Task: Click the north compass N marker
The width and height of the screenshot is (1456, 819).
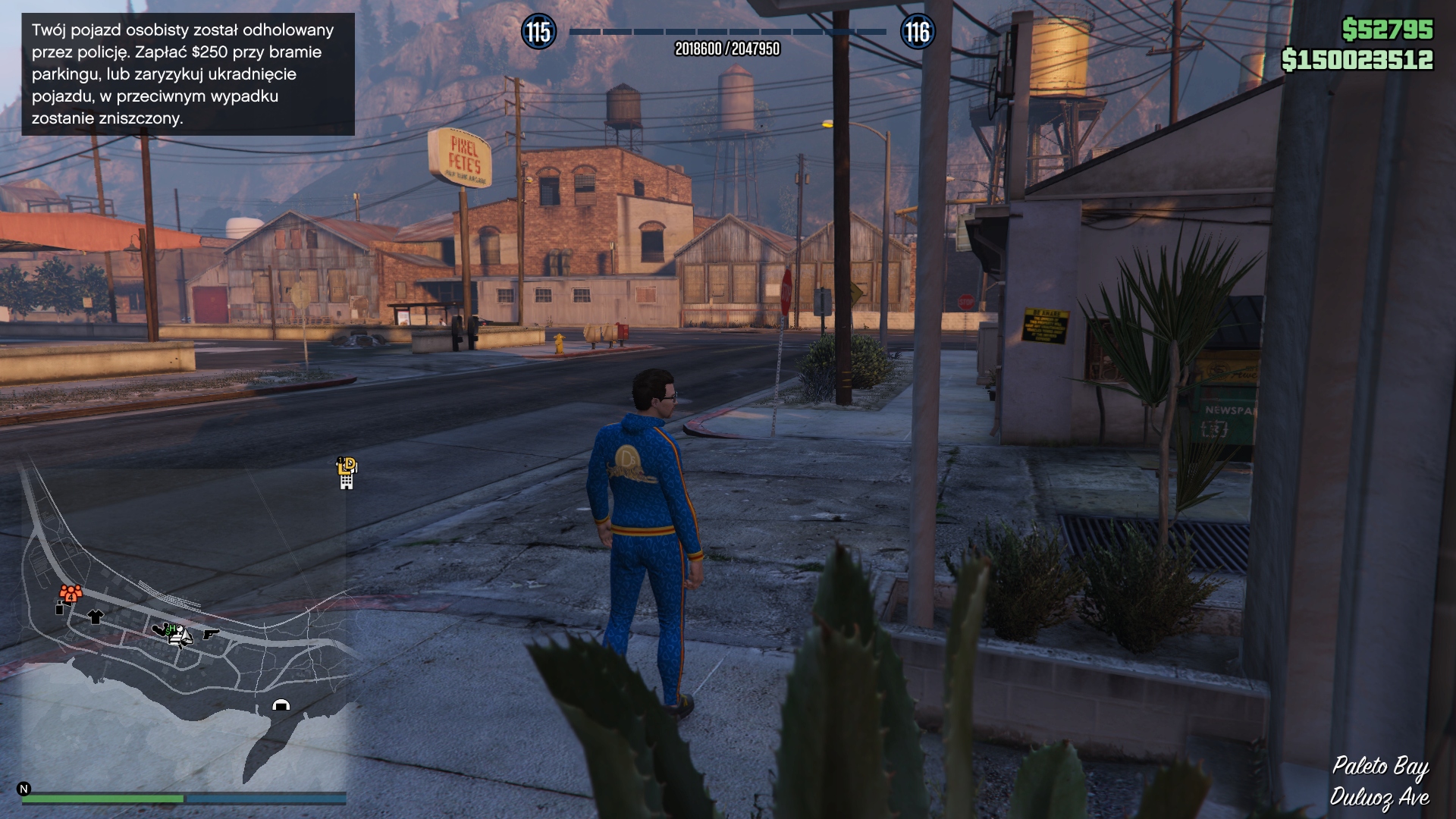Action: [24, 789]
